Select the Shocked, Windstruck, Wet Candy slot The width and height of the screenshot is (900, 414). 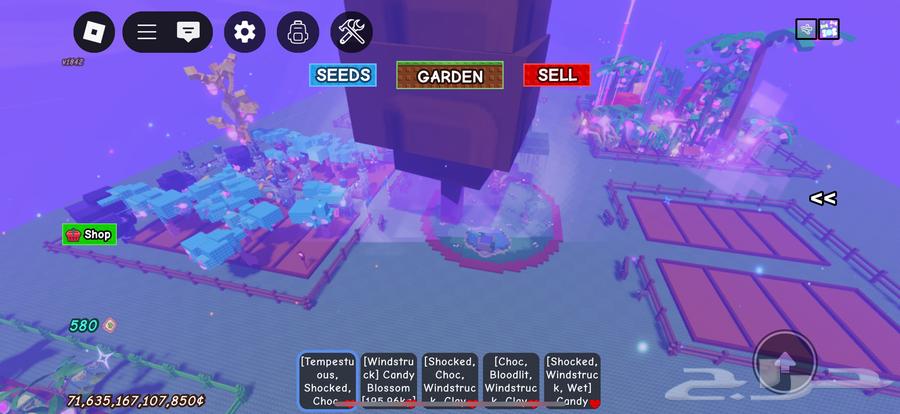click(x=572, y=380)
